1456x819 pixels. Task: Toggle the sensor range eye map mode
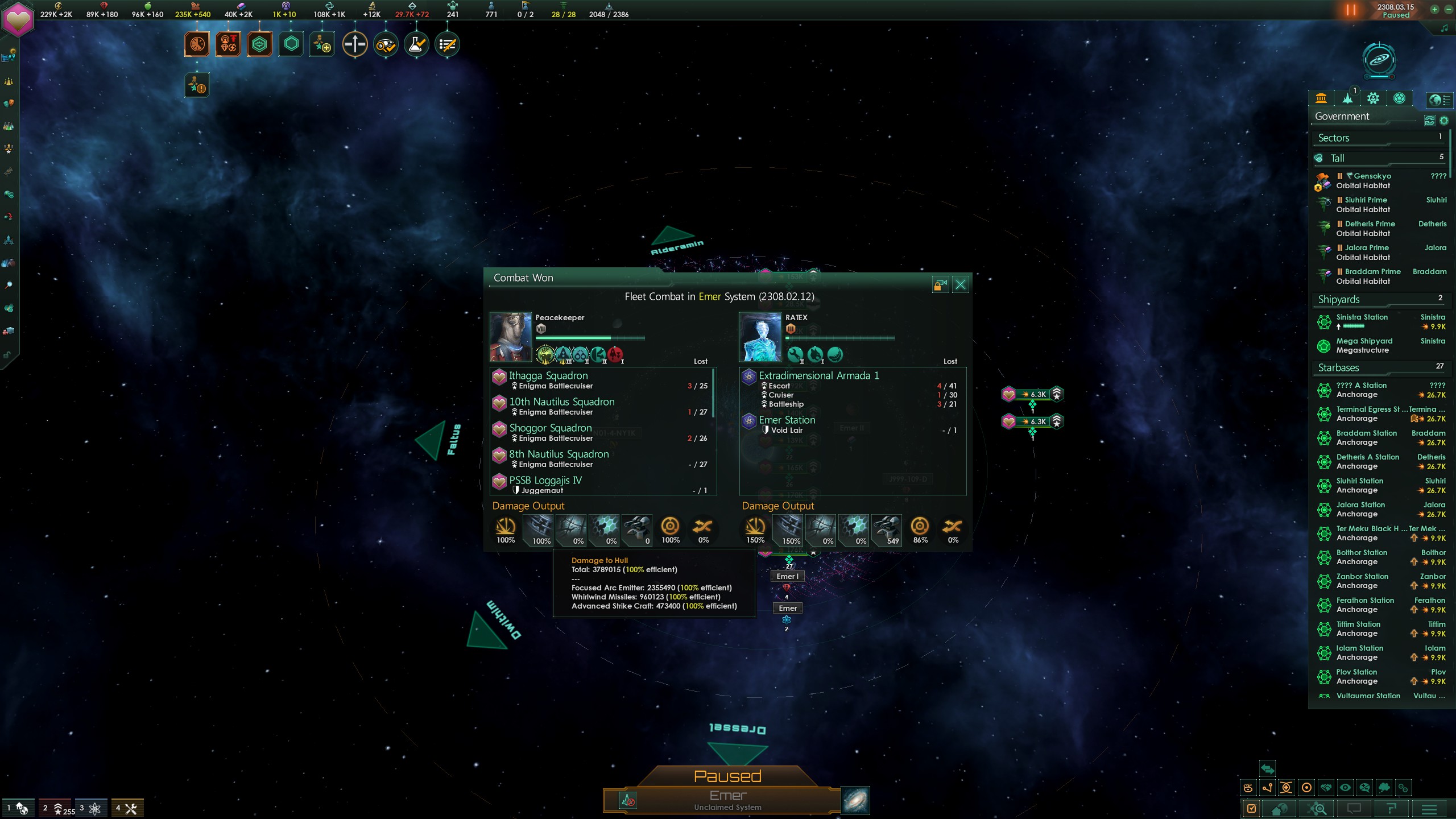1346,789
